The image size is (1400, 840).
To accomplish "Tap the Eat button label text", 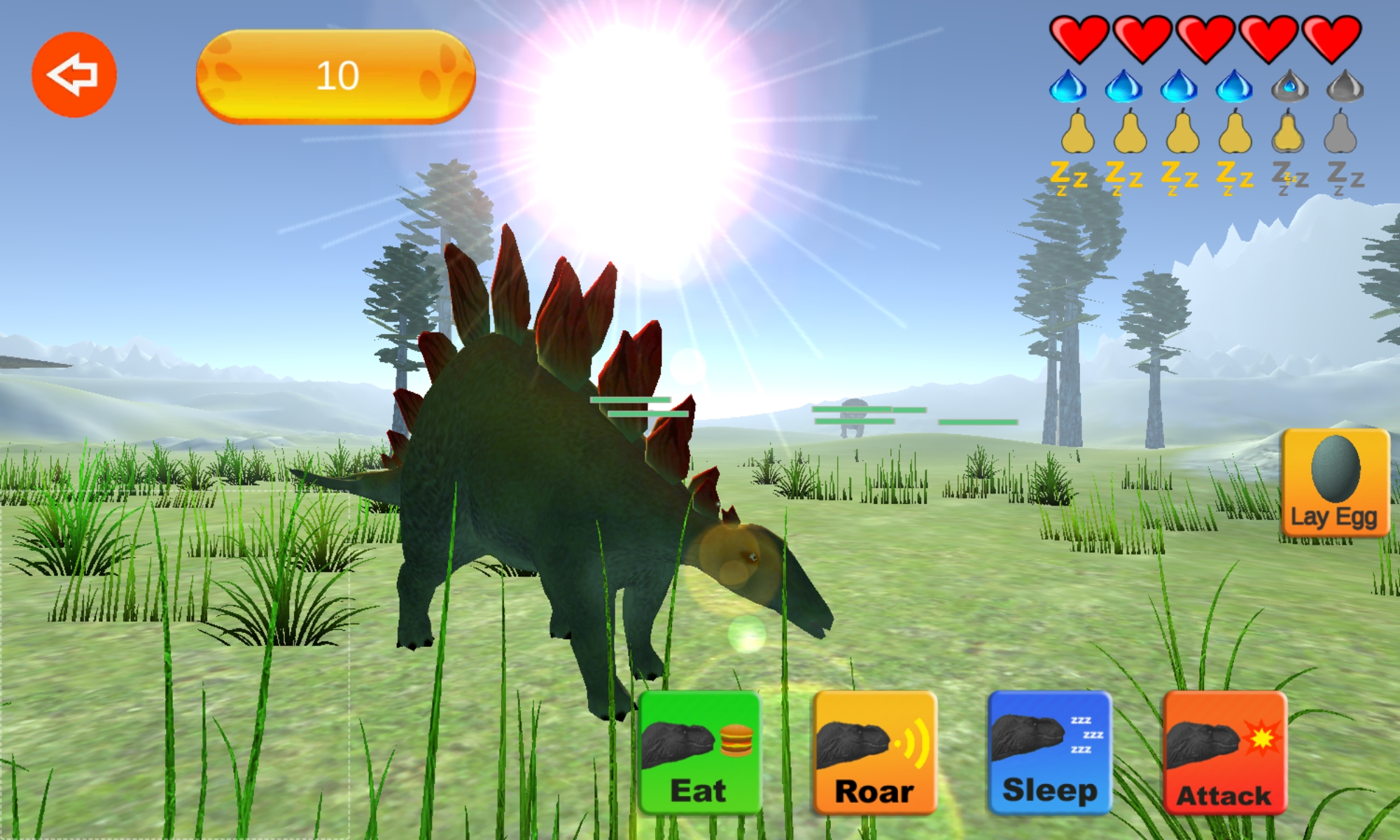I will point(700,792).
